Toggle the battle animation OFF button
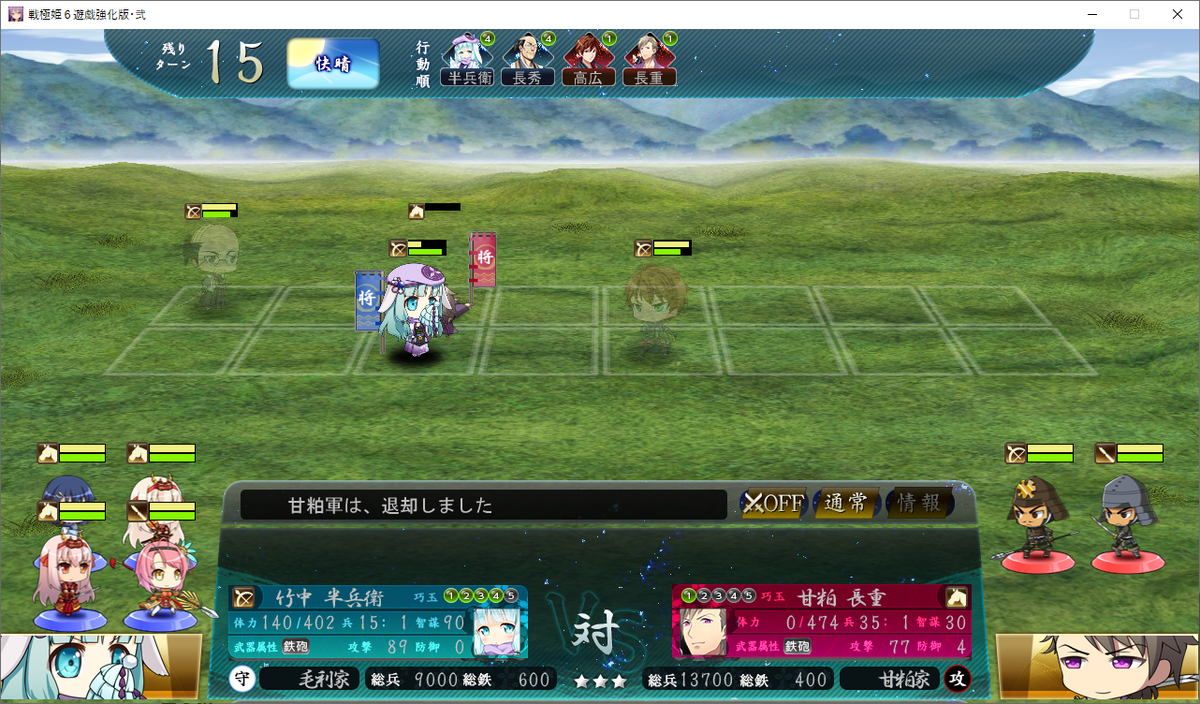The height and width of the screenshot is (704, 1200). (x=773, y=503)
